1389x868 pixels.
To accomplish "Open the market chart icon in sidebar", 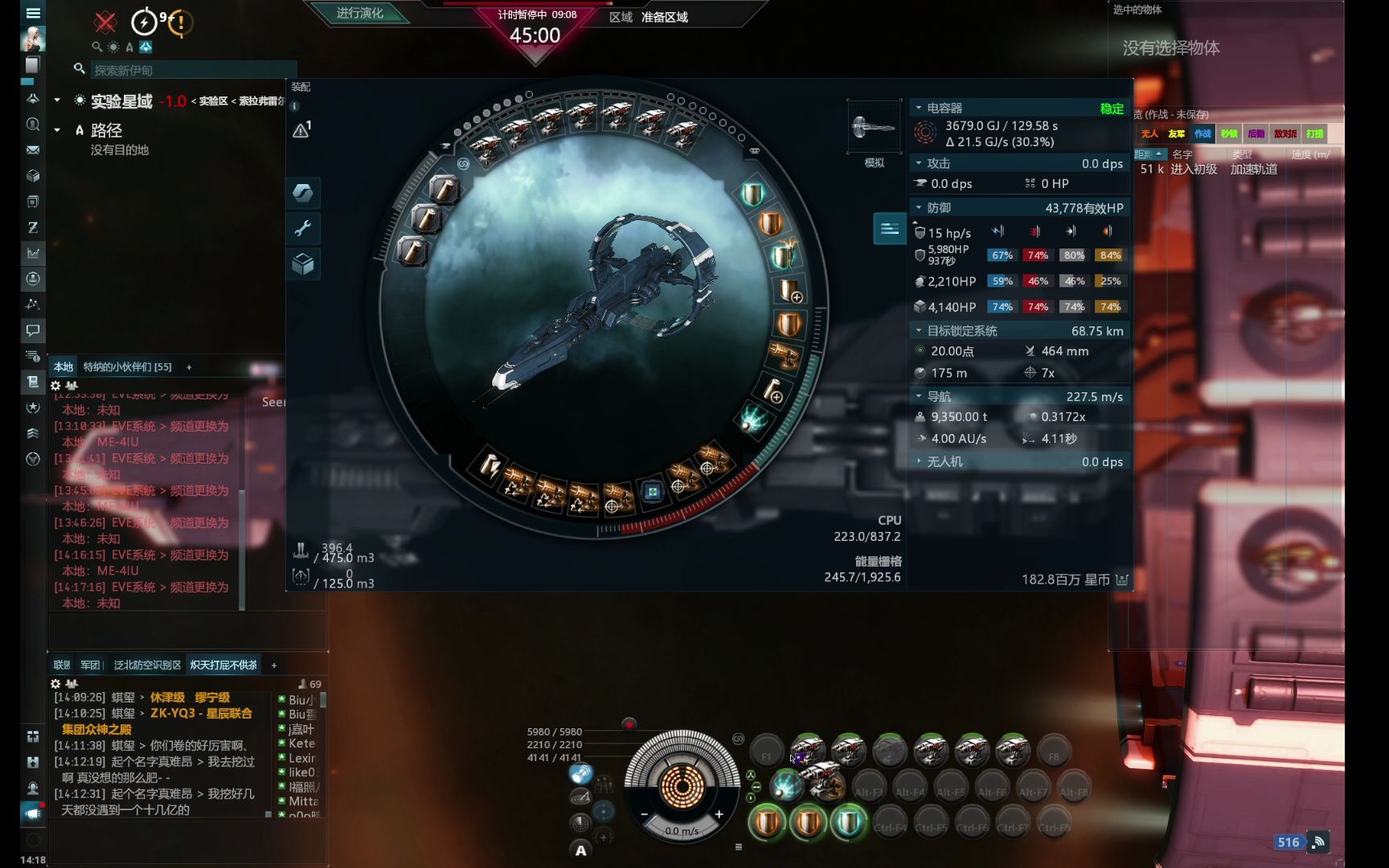I will [x=33, y=253].
